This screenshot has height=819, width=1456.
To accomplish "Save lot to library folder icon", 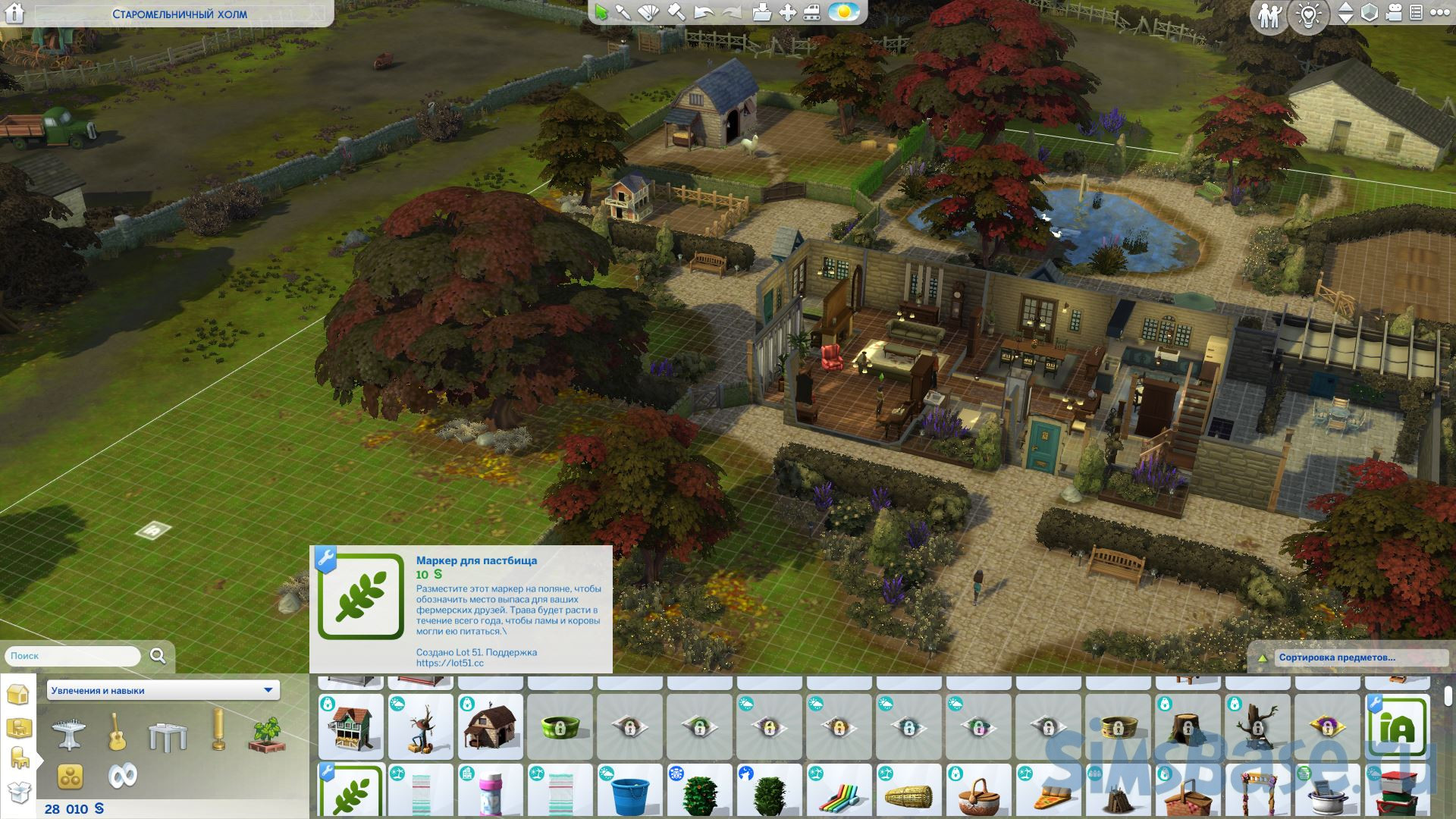I will [x=762, y=13].
